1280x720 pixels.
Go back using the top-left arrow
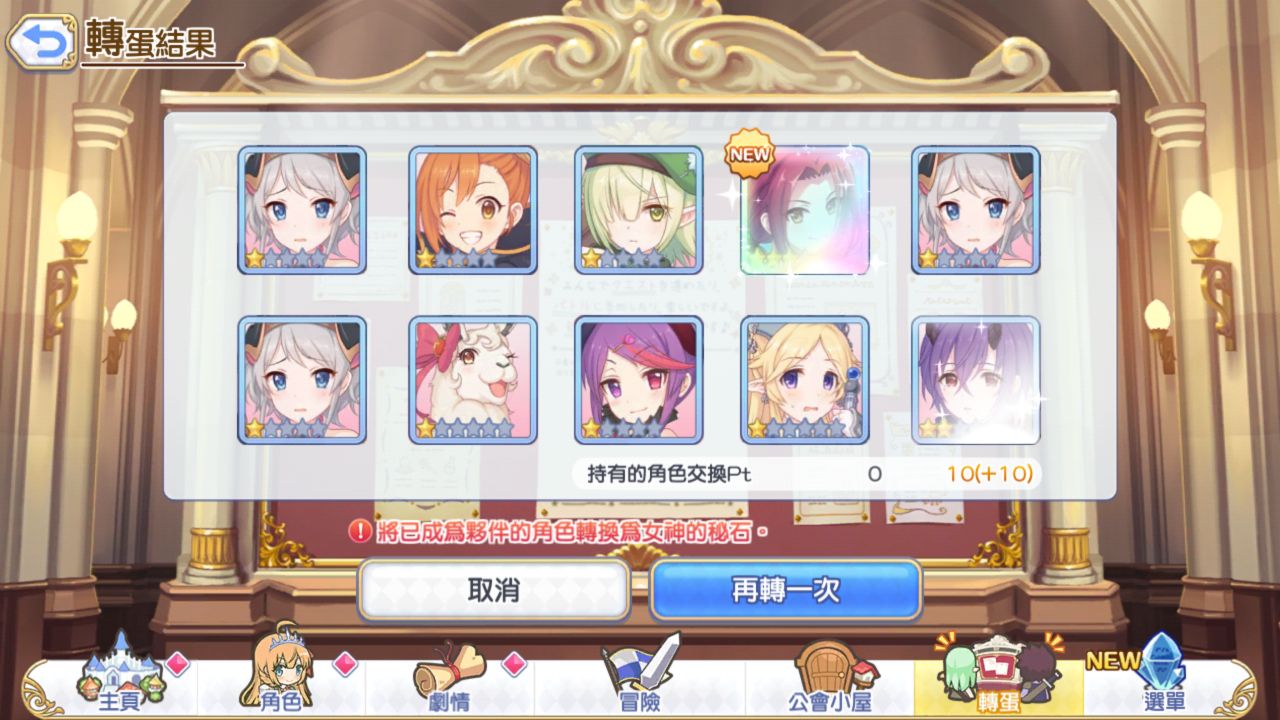(x=41, y=41)
